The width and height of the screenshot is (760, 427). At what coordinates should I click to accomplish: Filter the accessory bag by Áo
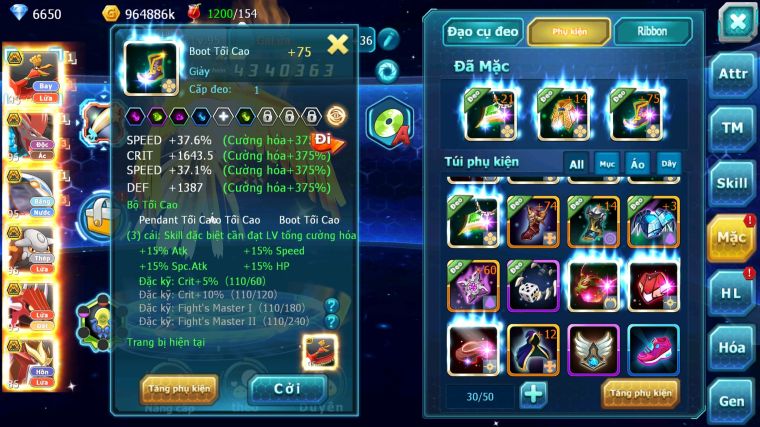pyautogui.click(x=637, y=163)
